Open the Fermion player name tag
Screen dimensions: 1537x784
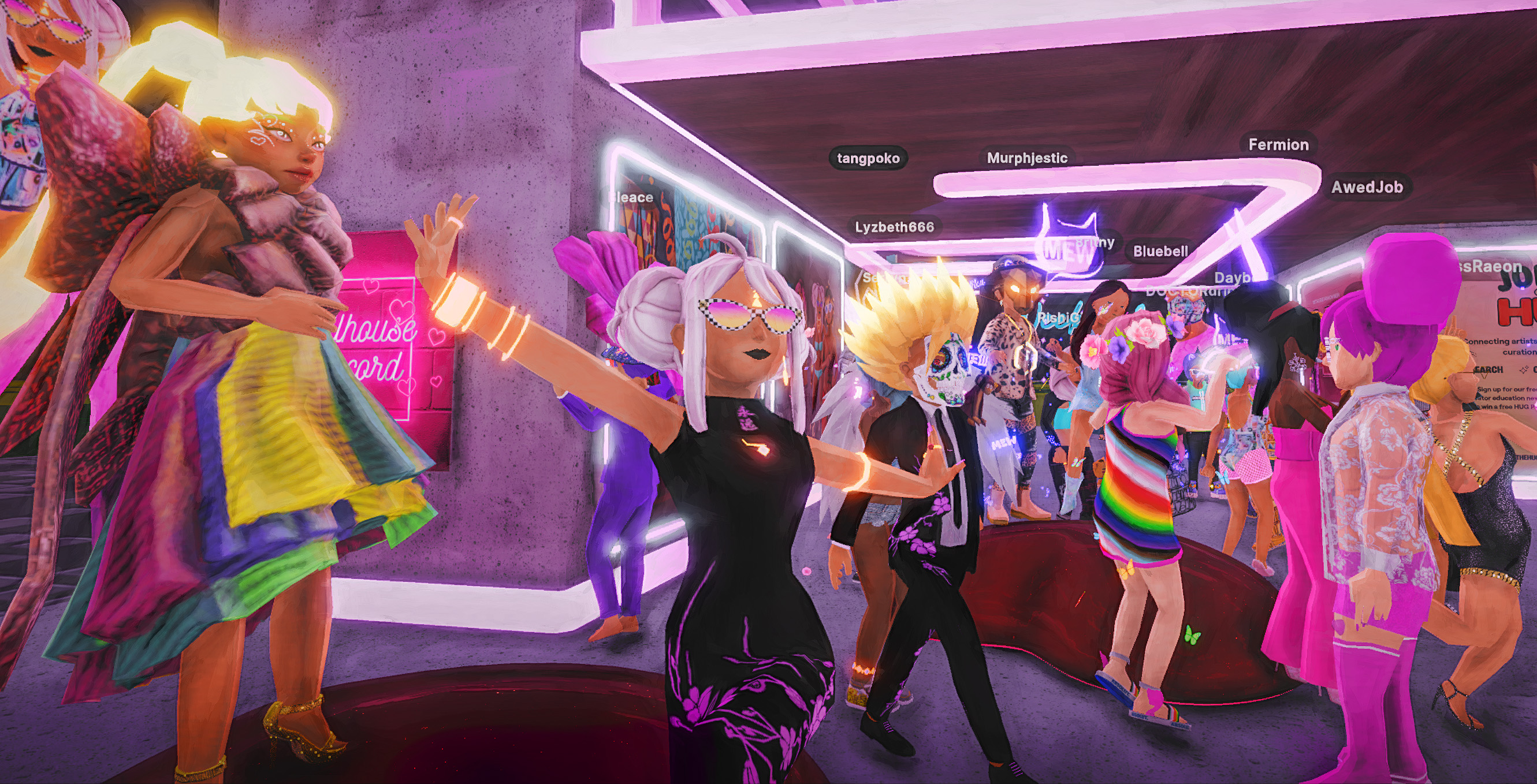point(1278,145)
